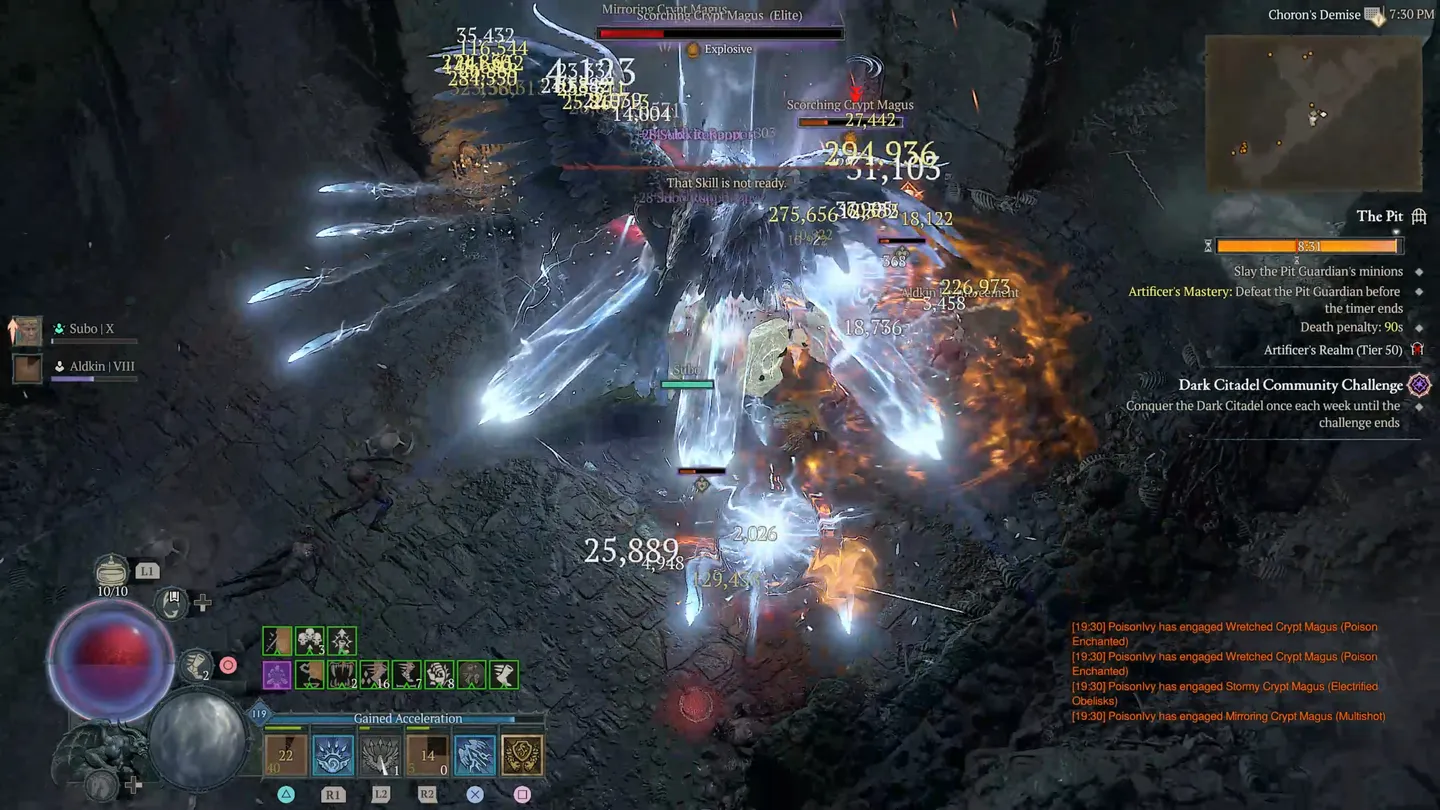Click the red Artificer's Realm cage icon
Viewport: 1440px width, 810px height.
pyautogui.click(x=1417, y=350)
